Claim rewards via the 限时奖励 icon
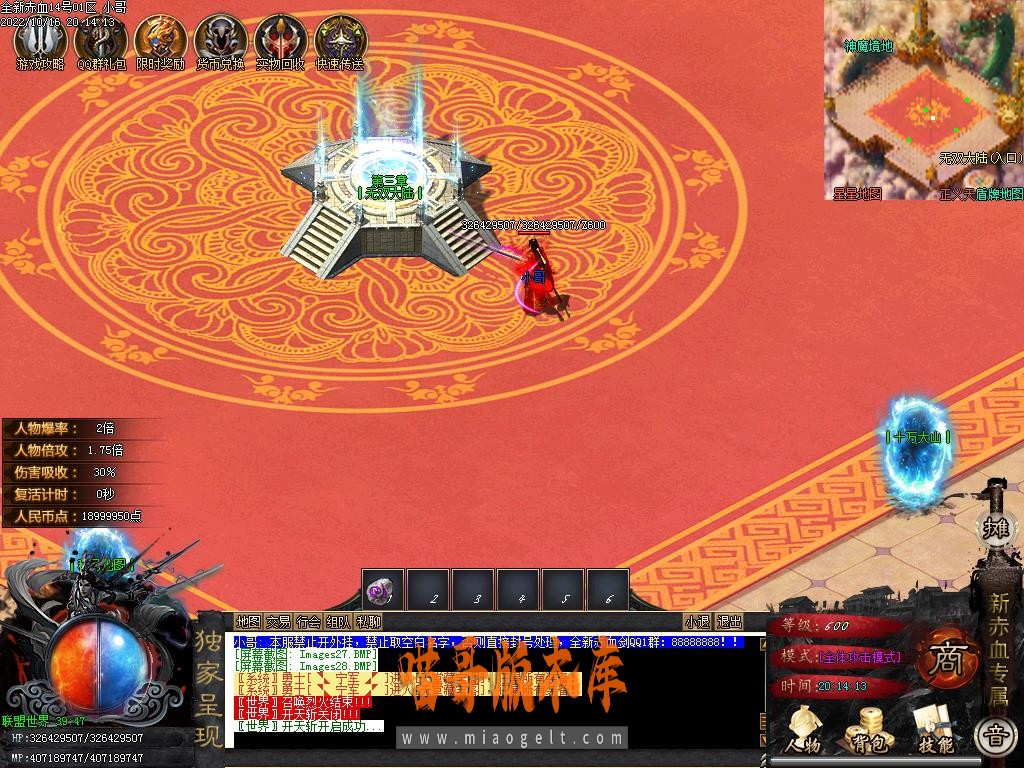The width and height of the screenshot is (1024, 768). (x=160, y=40)
